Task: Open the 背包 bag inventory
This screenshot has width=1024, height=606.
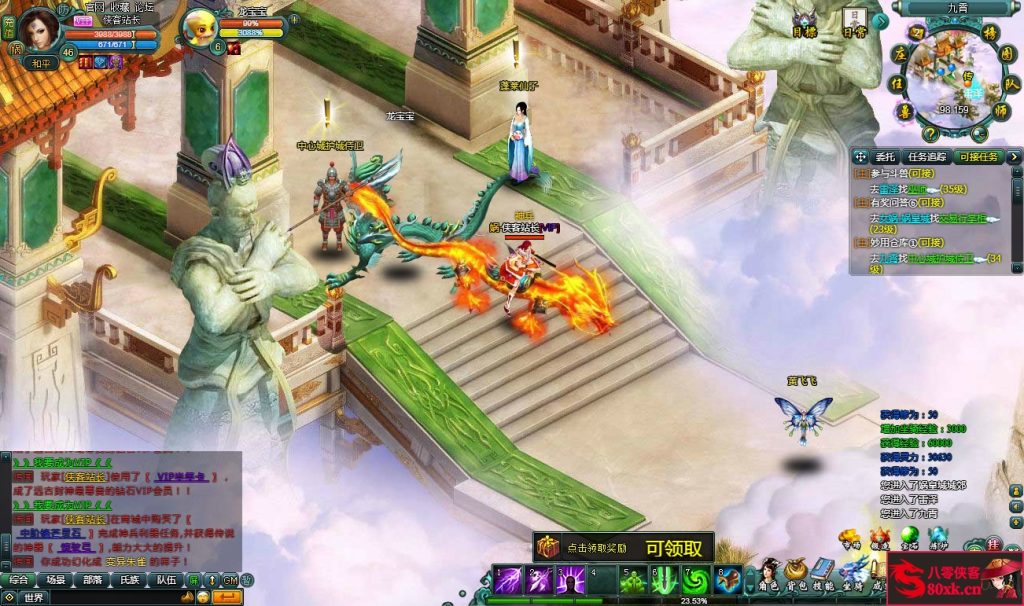Action: click(796, 577)
